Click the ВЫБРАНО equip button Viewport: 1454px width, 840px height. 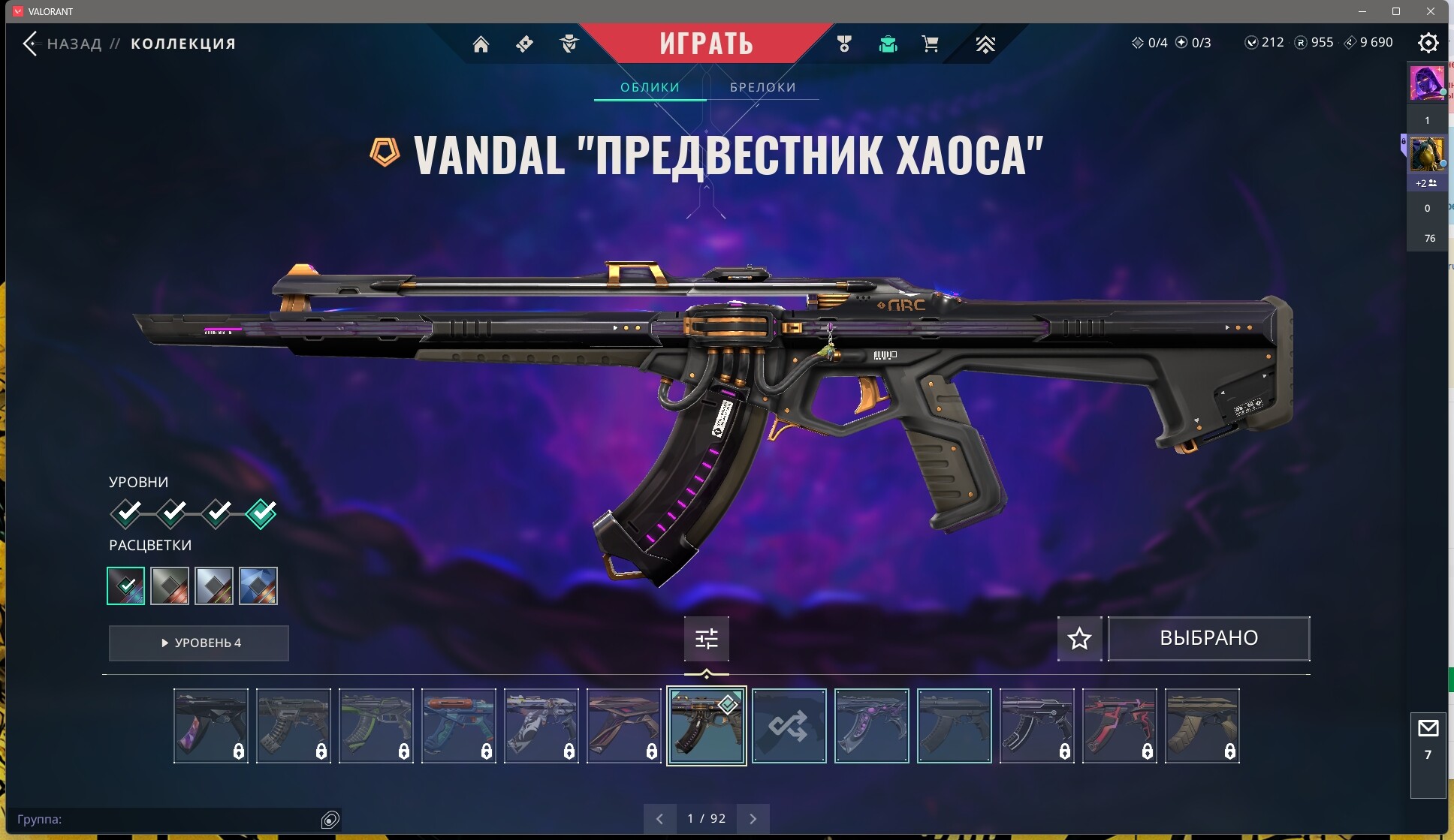click(1208, 639)
